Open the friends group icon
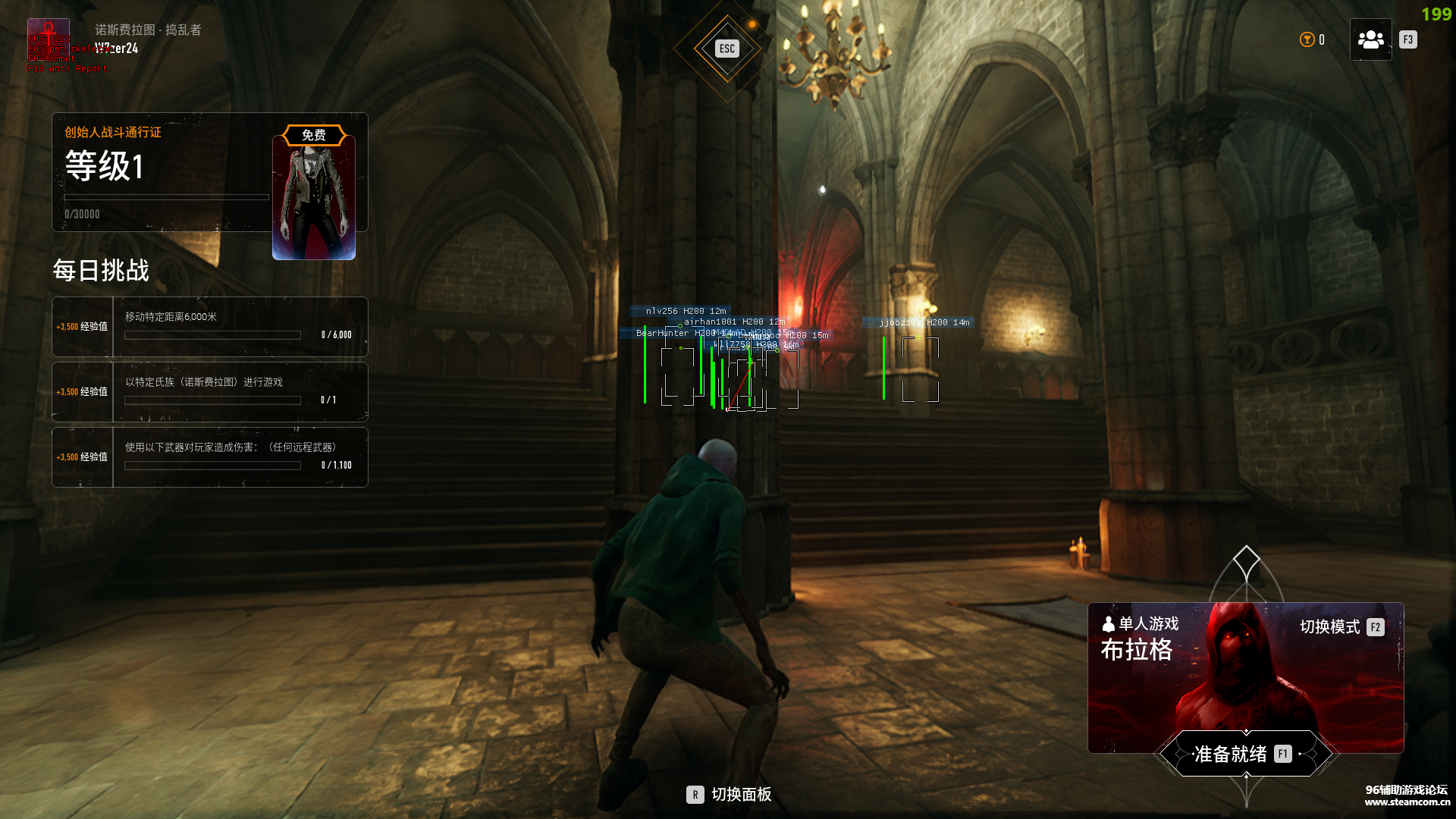 point(1370,39)
